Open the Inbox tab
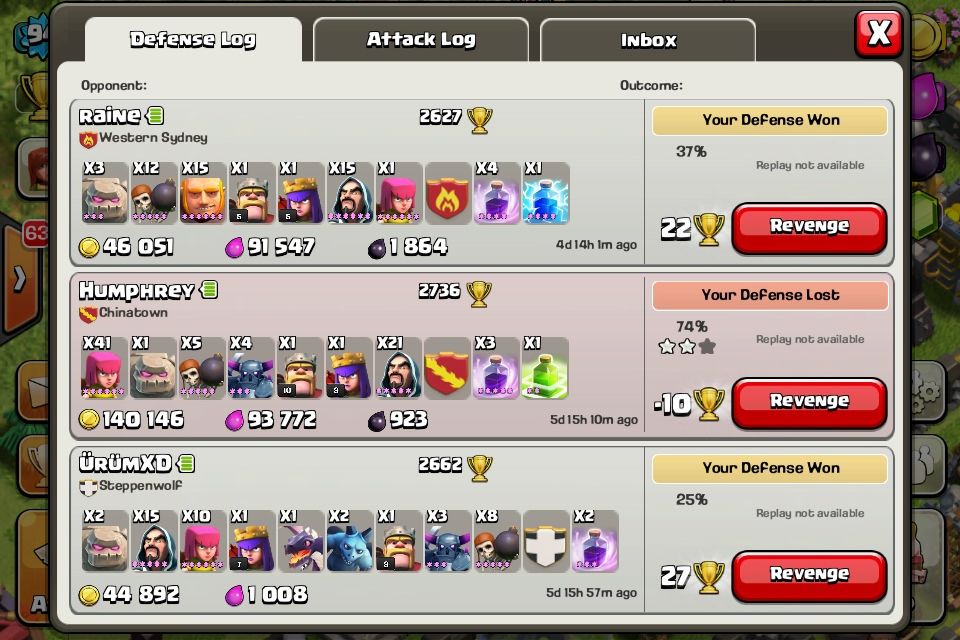The height and width of the screenshot is (640, 960). pos(648,41)
